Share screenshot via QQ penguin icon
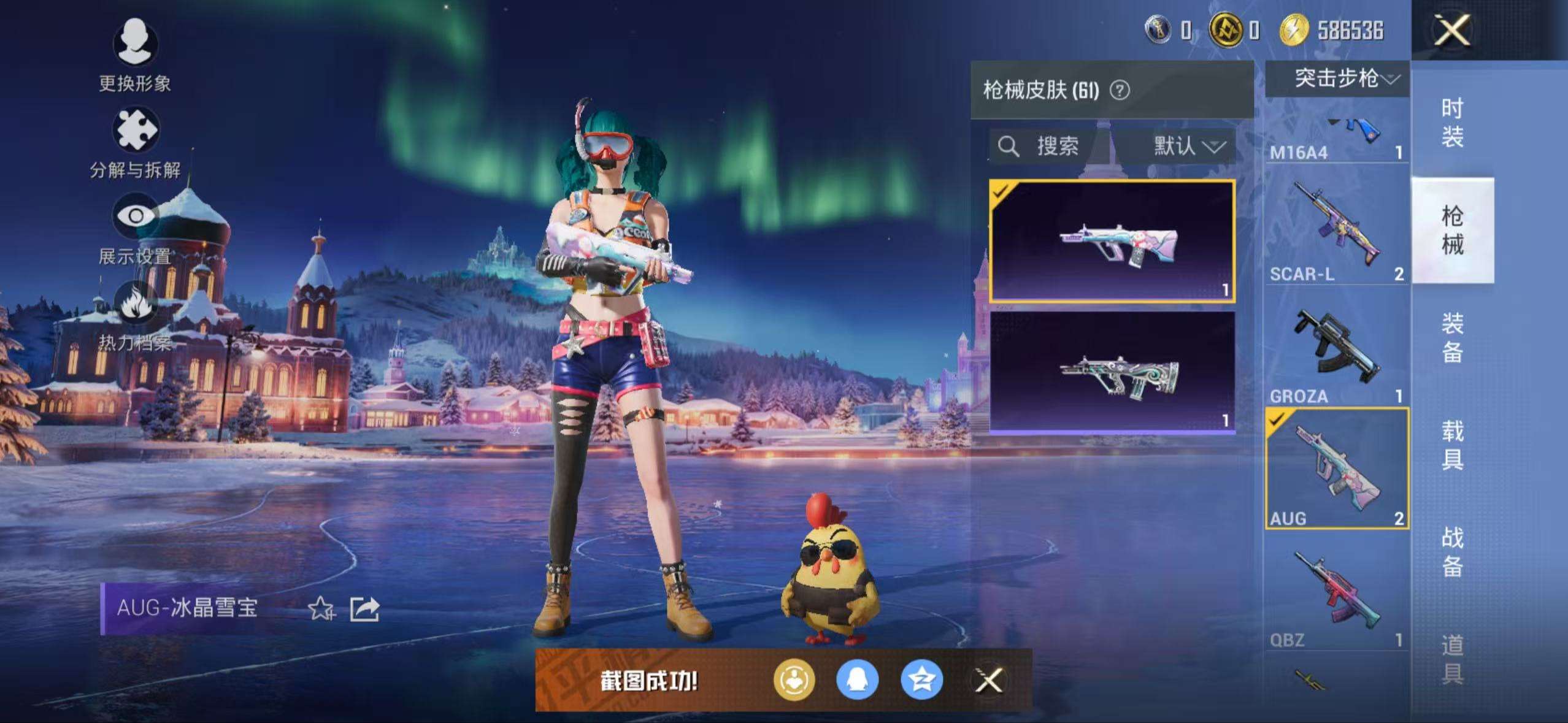This screenshot has height=723, width=1568. (858, 680)
